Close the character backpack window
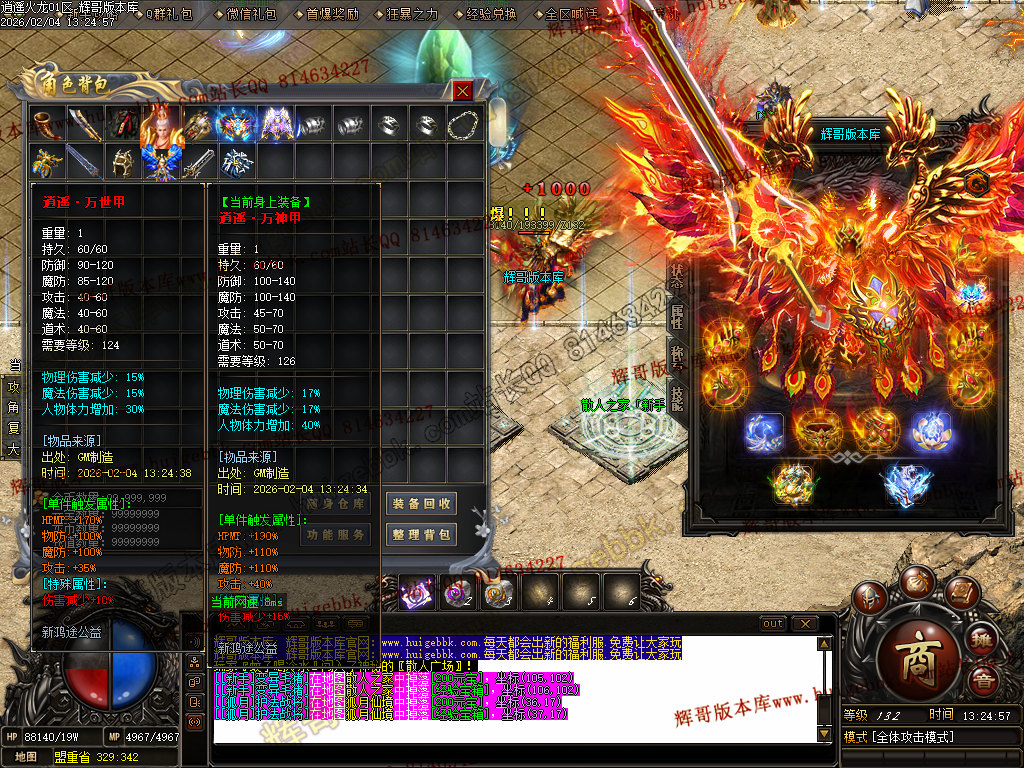Screen dimensions: 1024x768 pos(463,91)
